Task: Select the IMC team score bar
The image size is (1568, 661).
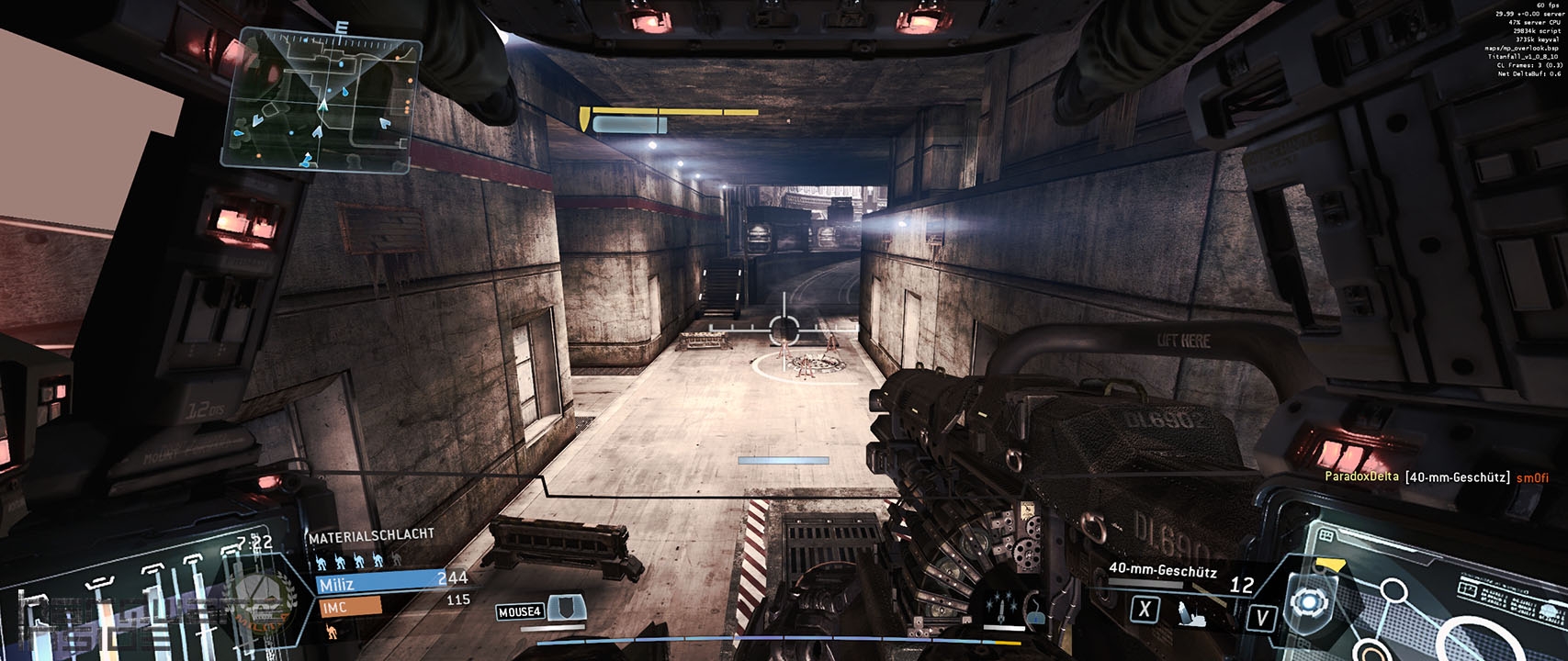Action: 349,606
